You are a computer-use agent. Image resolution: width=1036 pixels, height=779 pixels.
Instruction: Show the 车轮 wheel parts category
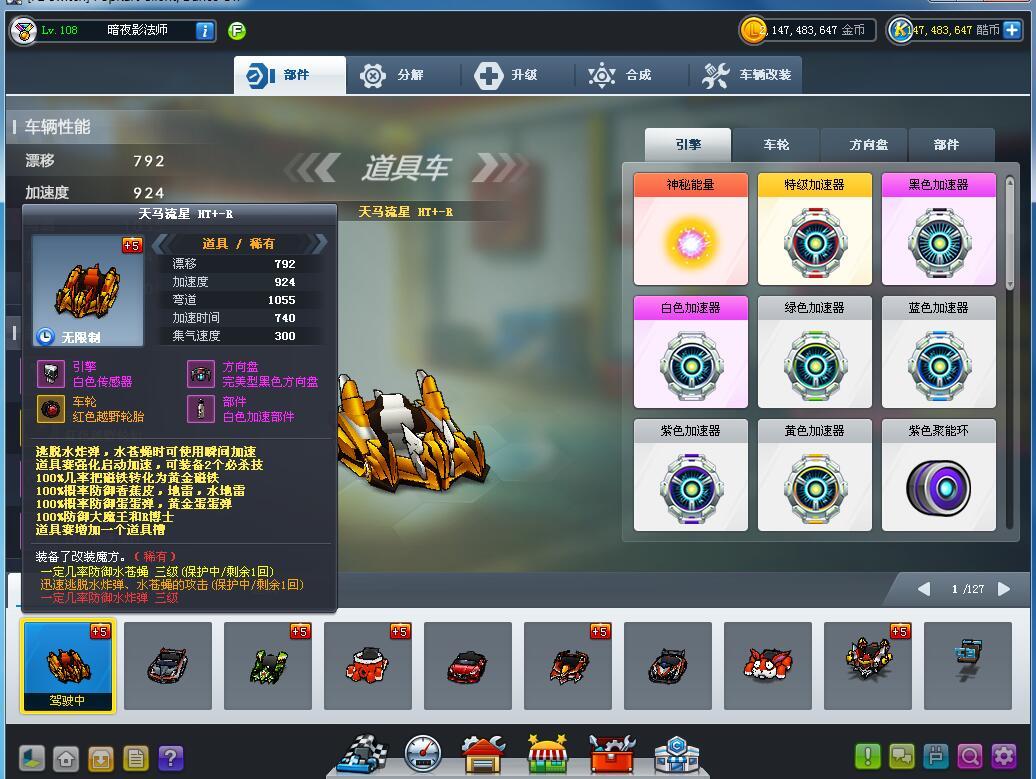[776, 145]
